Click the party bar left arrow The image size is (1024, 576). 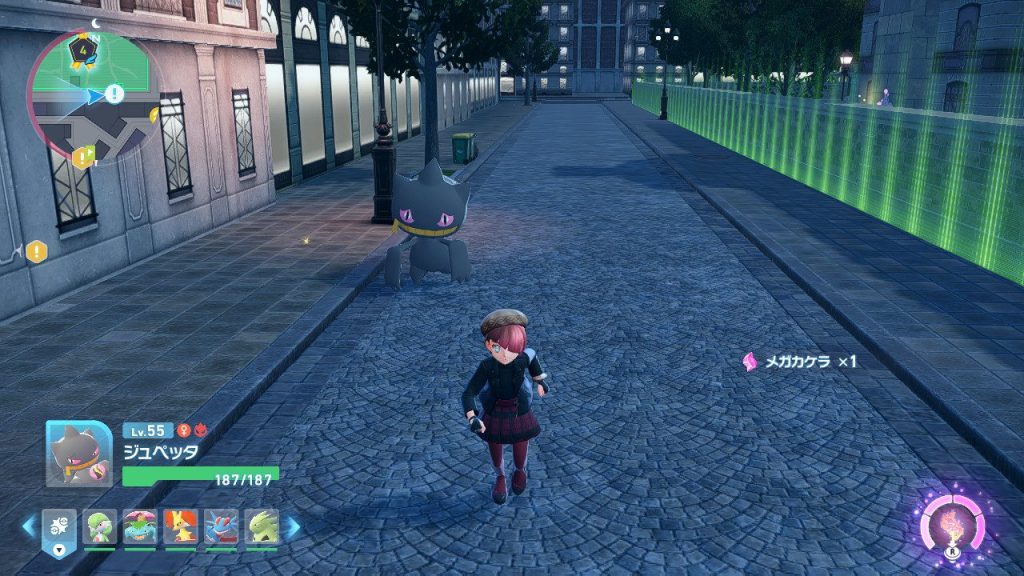click(x=29, y=526)
